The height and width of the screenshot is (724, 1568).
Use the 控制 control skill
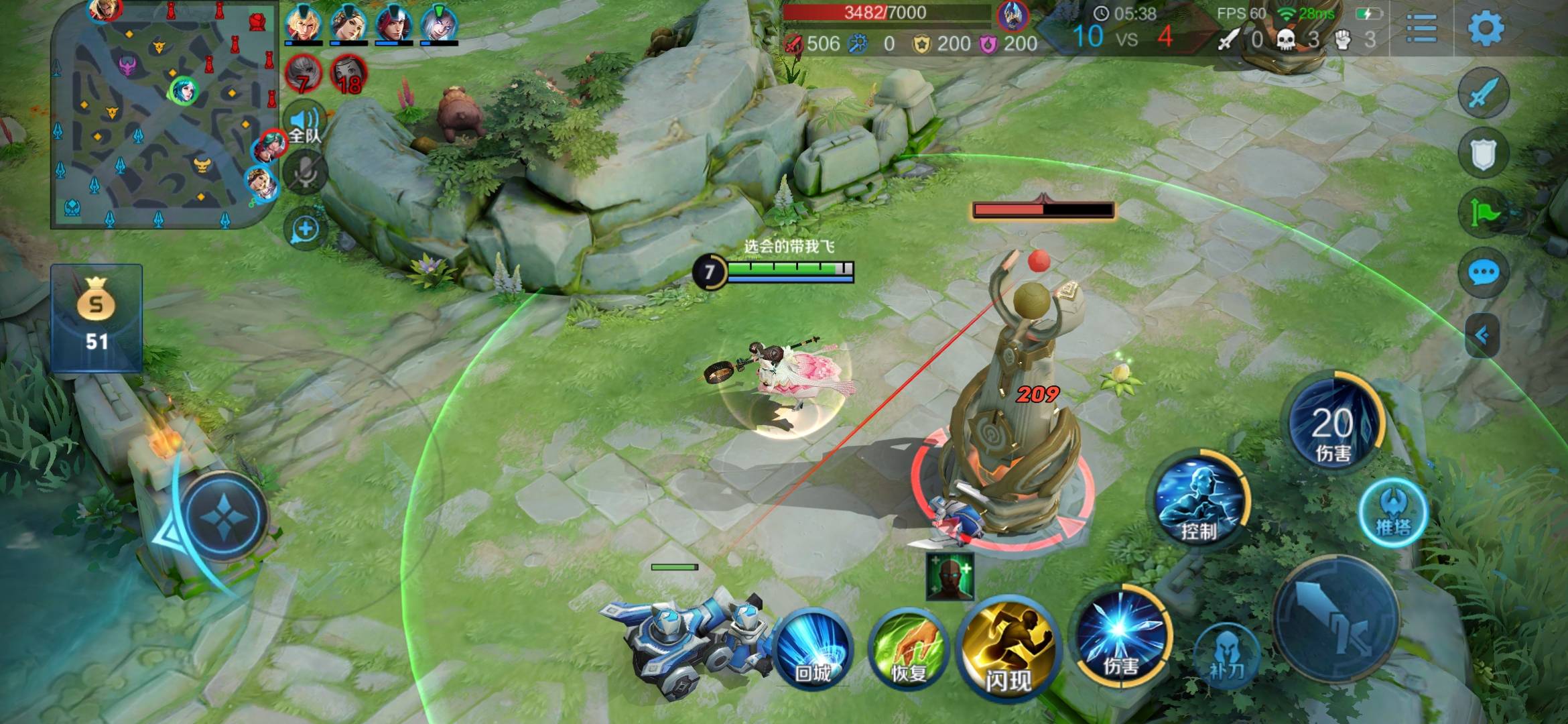point(1199,499)
